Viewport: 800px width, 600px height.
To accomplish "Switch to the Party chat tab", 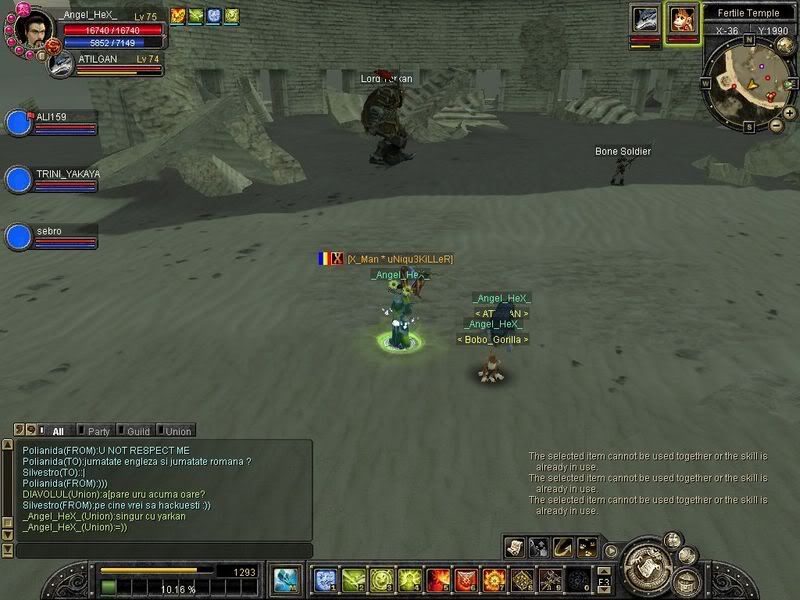I will point(98,431).
